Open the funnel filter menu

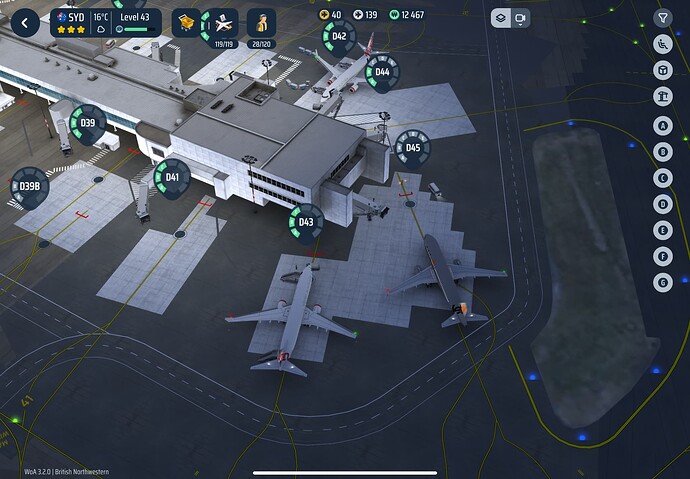662,18
